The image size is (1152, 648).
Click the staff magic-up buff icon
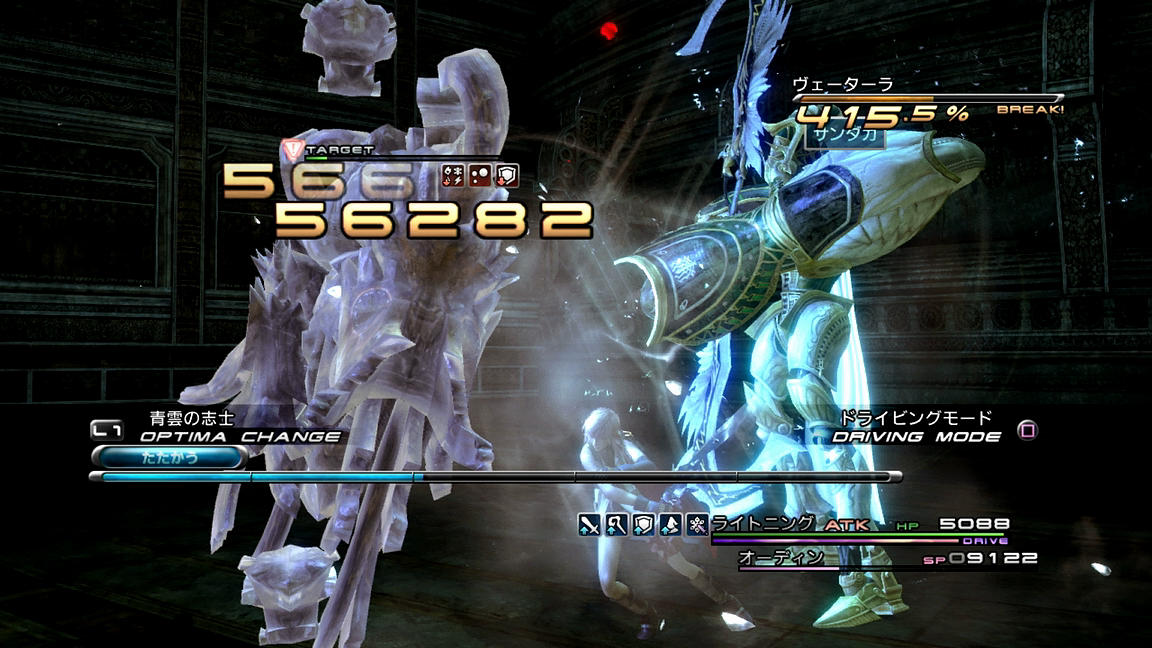(616, 523)
